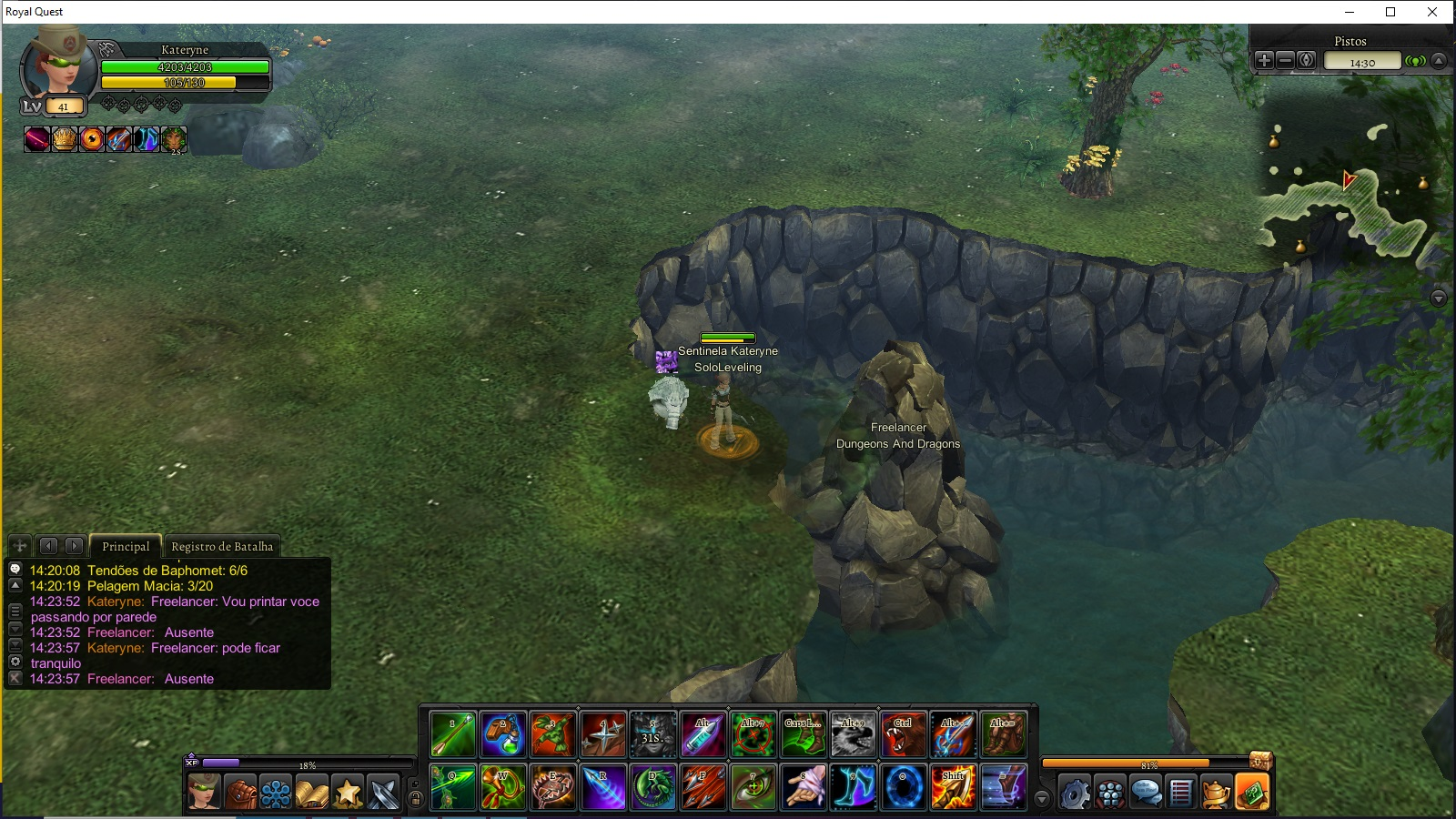This screenshot has width=1456, height=819.
Task: Cast the green eye skill in slot 7
Action: tap(753, 787)
